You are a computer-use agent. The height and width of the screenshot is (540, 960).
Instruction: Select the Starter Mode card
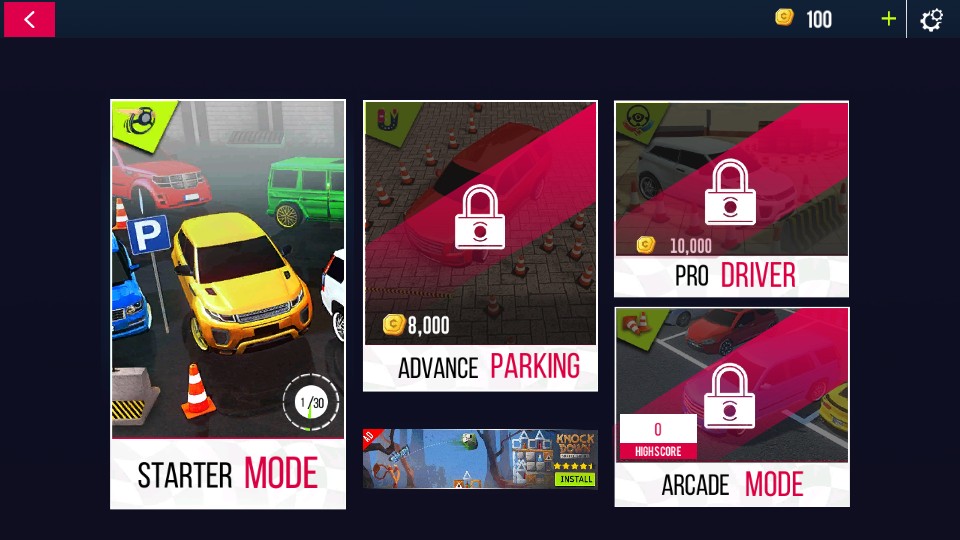click(228, 304)
